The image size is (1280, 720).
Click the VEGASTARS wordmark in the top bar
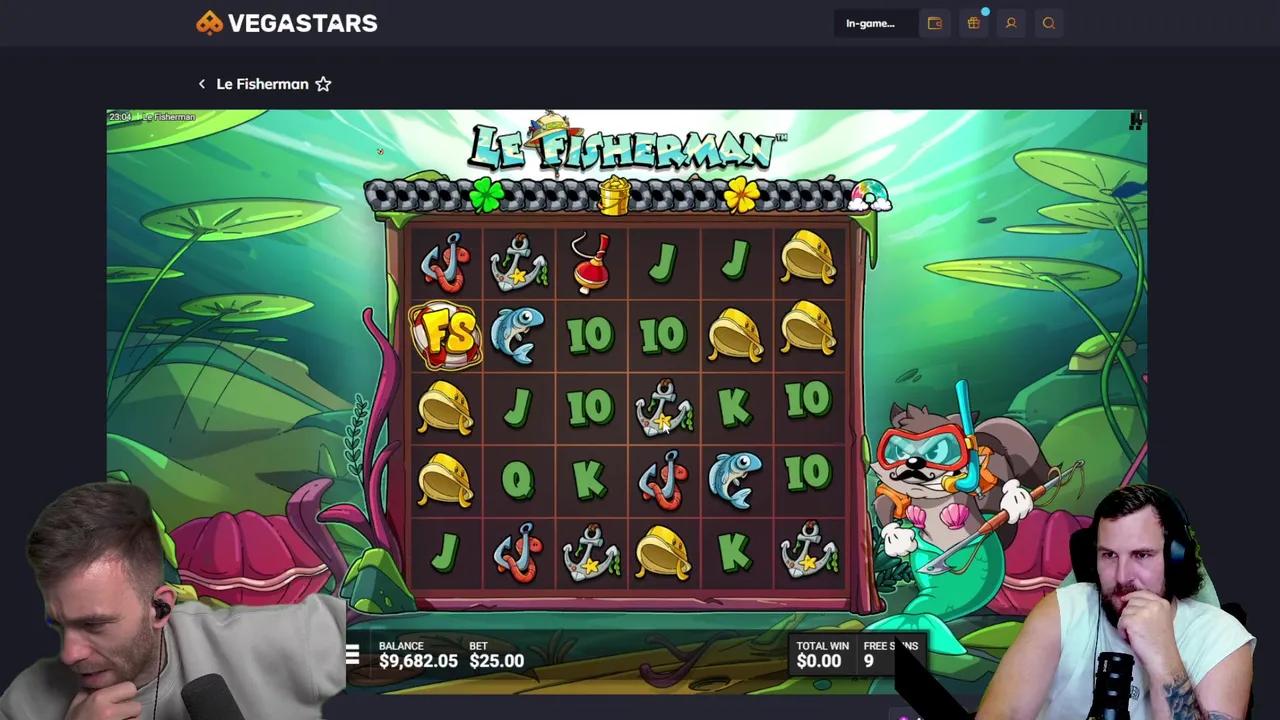pos(303,22)
